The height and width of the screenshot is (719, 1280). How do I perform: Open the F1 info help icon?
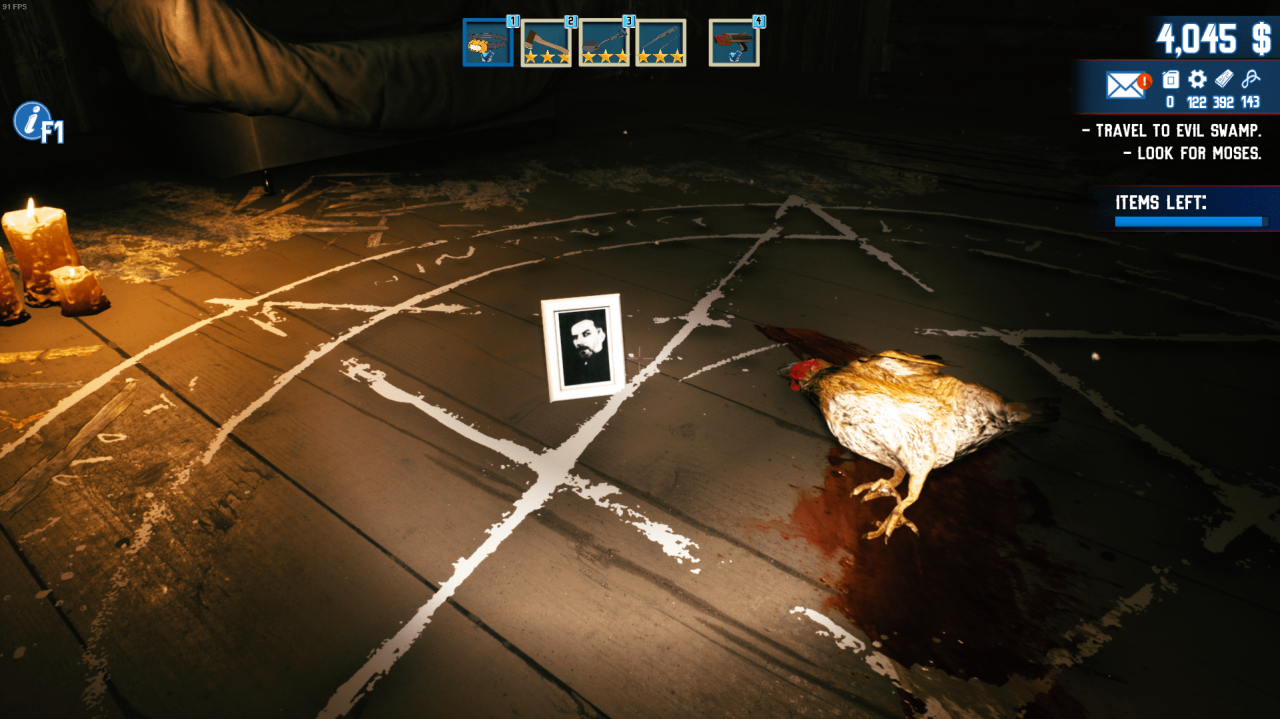(37, 122)
